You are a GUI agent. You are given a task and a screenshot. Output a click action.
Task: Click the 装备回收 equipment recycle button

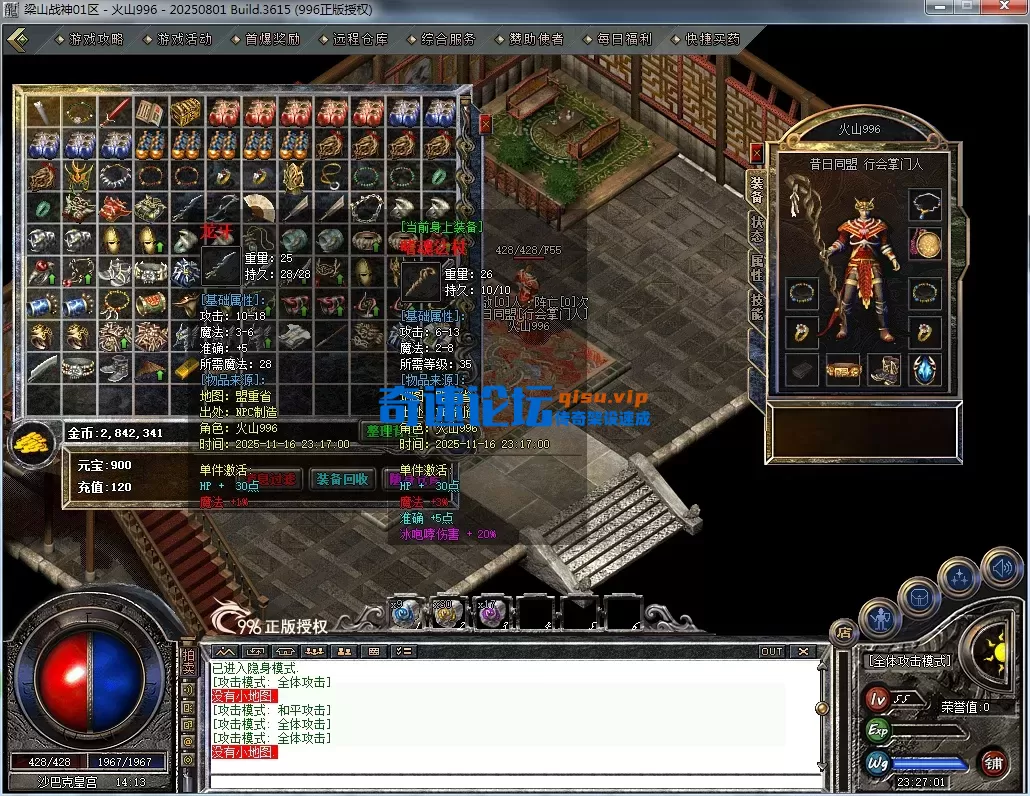[342, 479]
